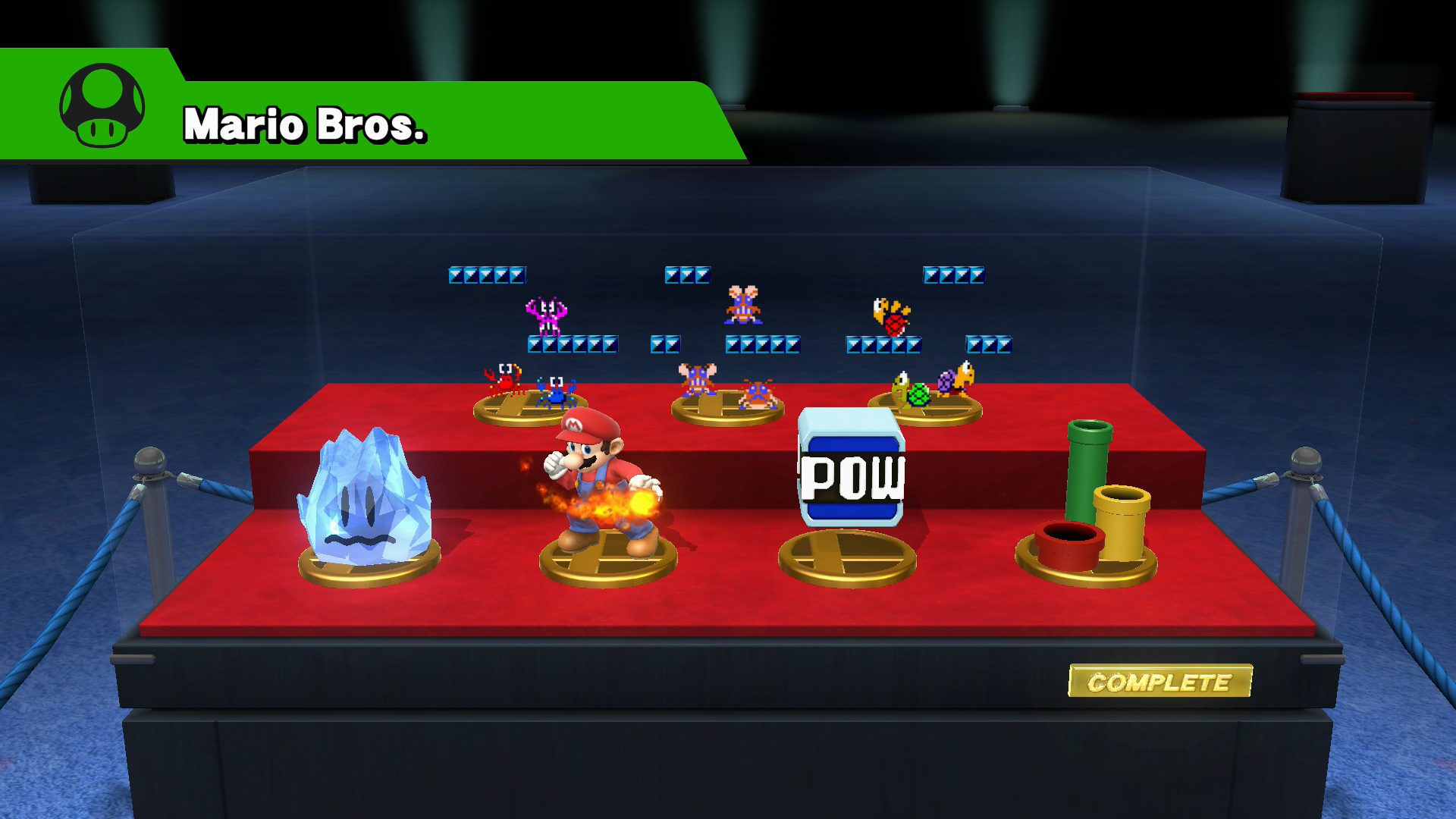Pick the Shellcreeper turtles trophy
1456x819 pixels.
(929, 391)
